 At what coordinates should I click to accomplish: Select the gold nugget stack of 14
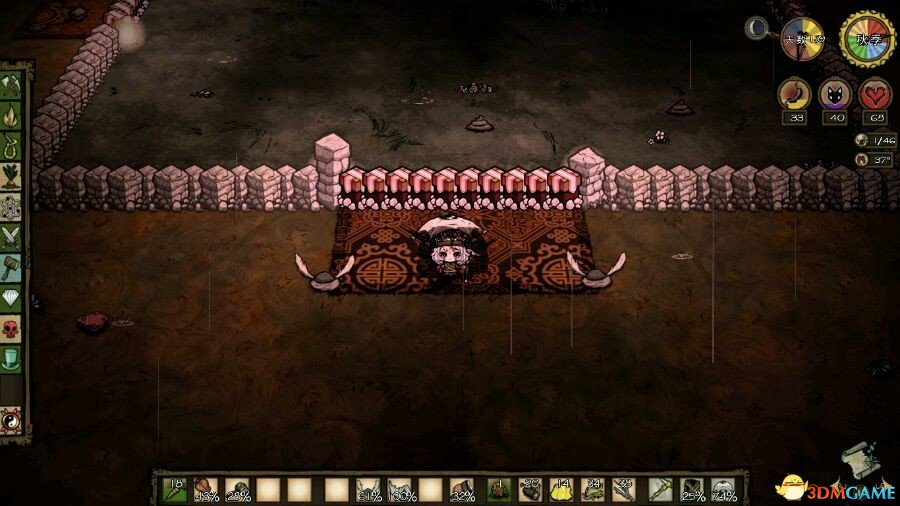click(x=561, y=489)
